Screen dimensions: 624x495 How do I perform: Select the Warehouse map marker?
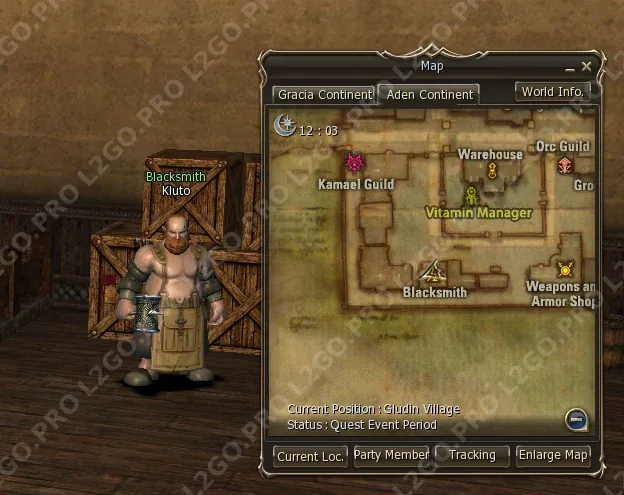pos(492,171)
